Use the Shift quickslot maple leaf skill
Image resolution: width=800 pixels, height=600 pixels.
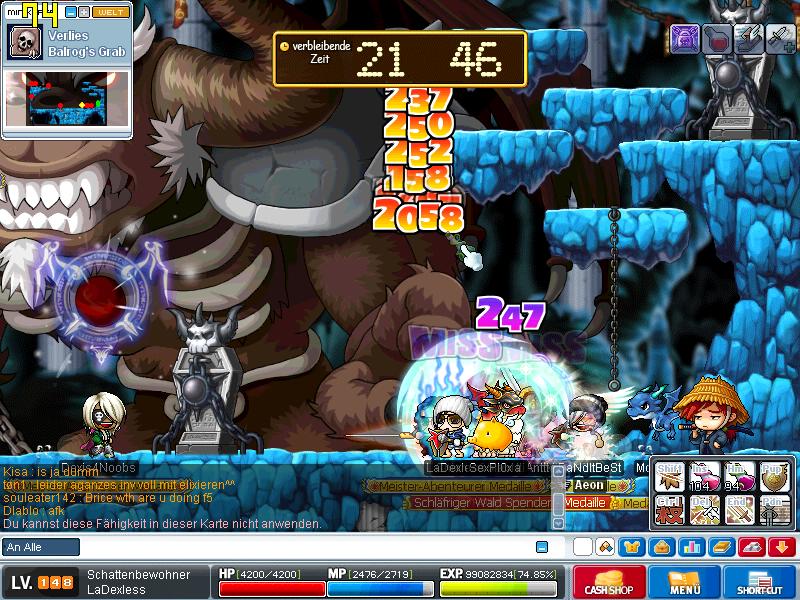coord(669,479)
